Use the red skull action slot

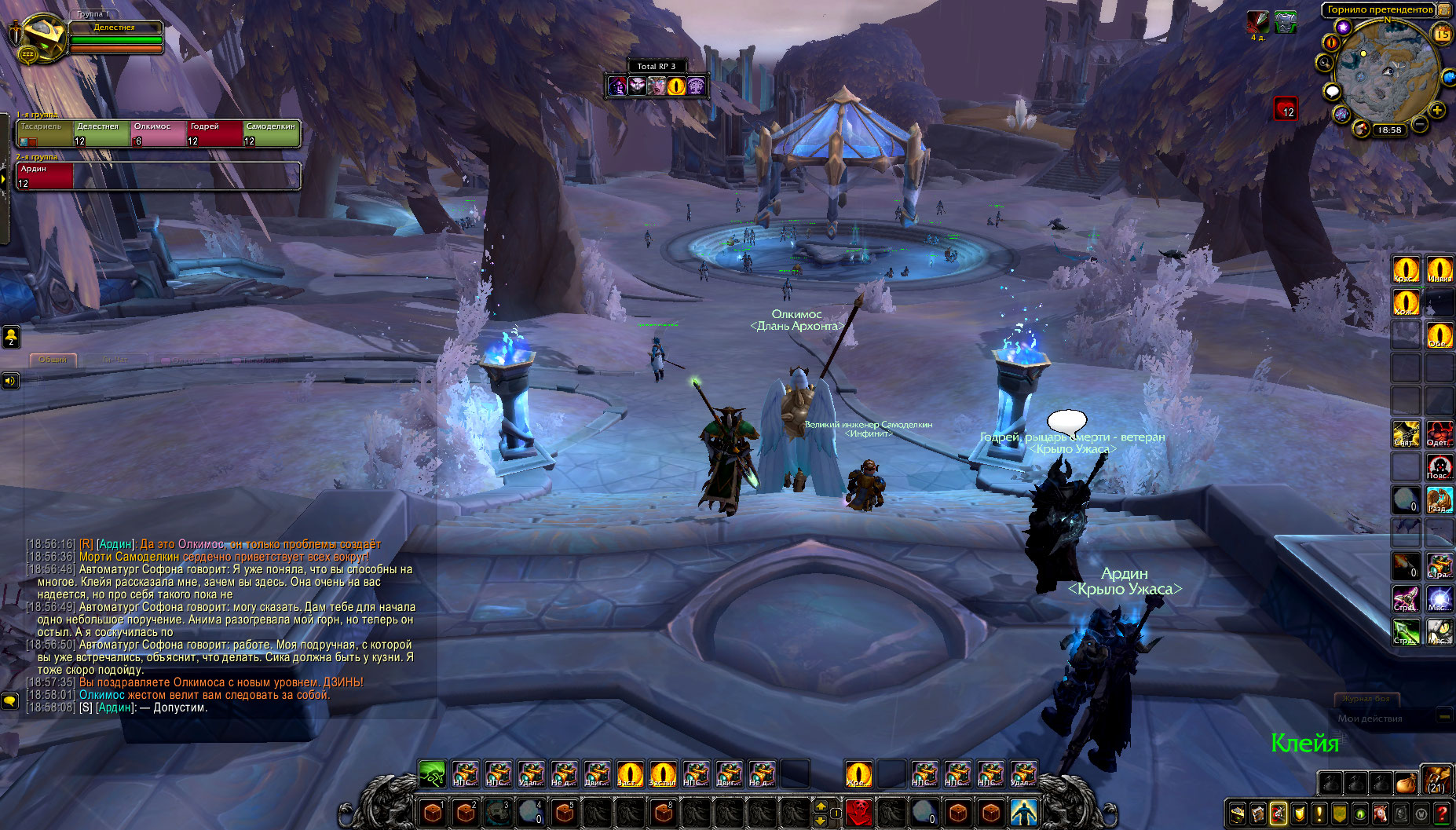859,812
